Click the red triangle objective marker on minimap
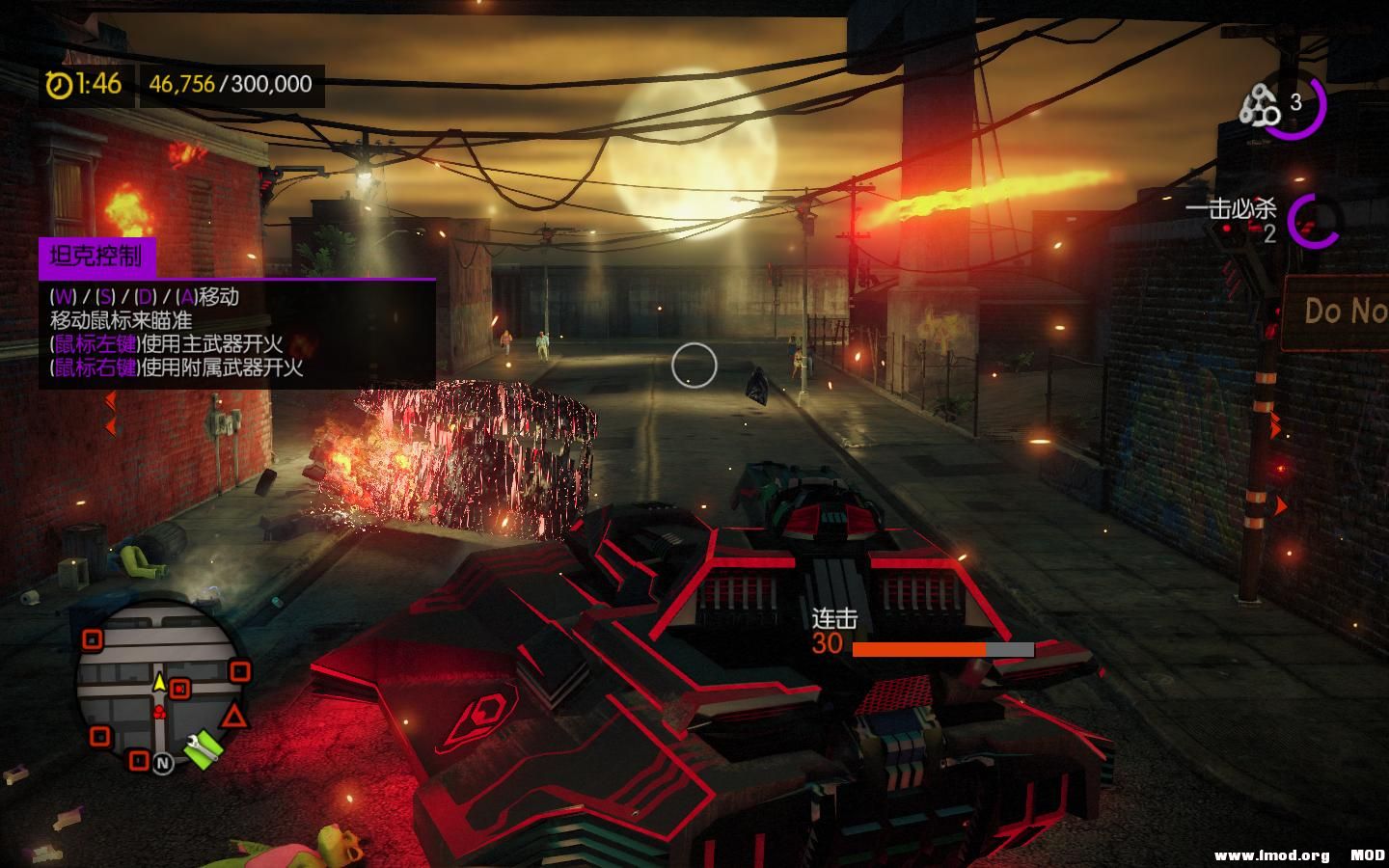Image resolution: width=1389 pixels, height=868 pixels. click(x=233, y=715)
